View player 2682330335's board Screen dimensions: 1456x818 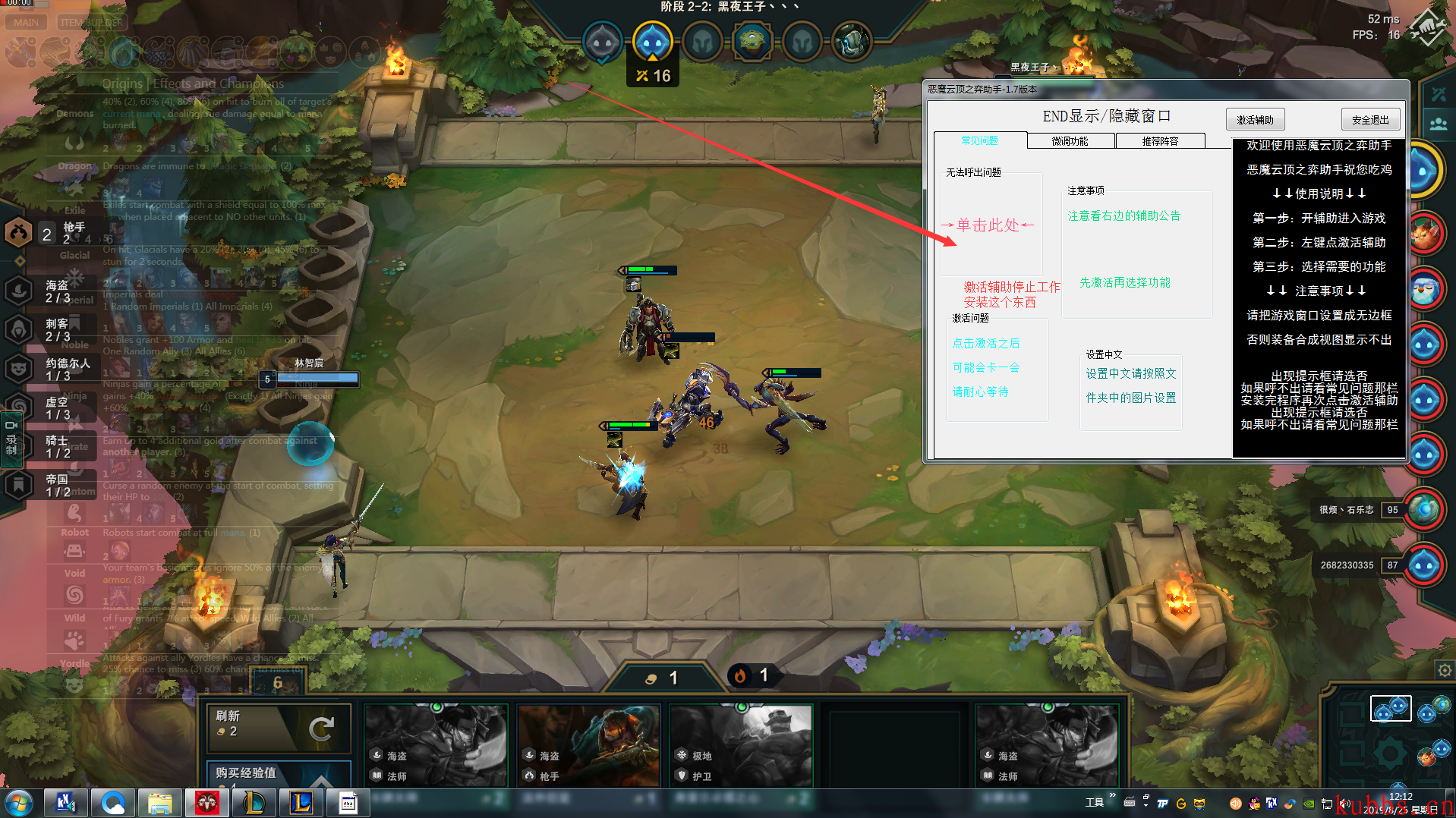coord(1424,565)
